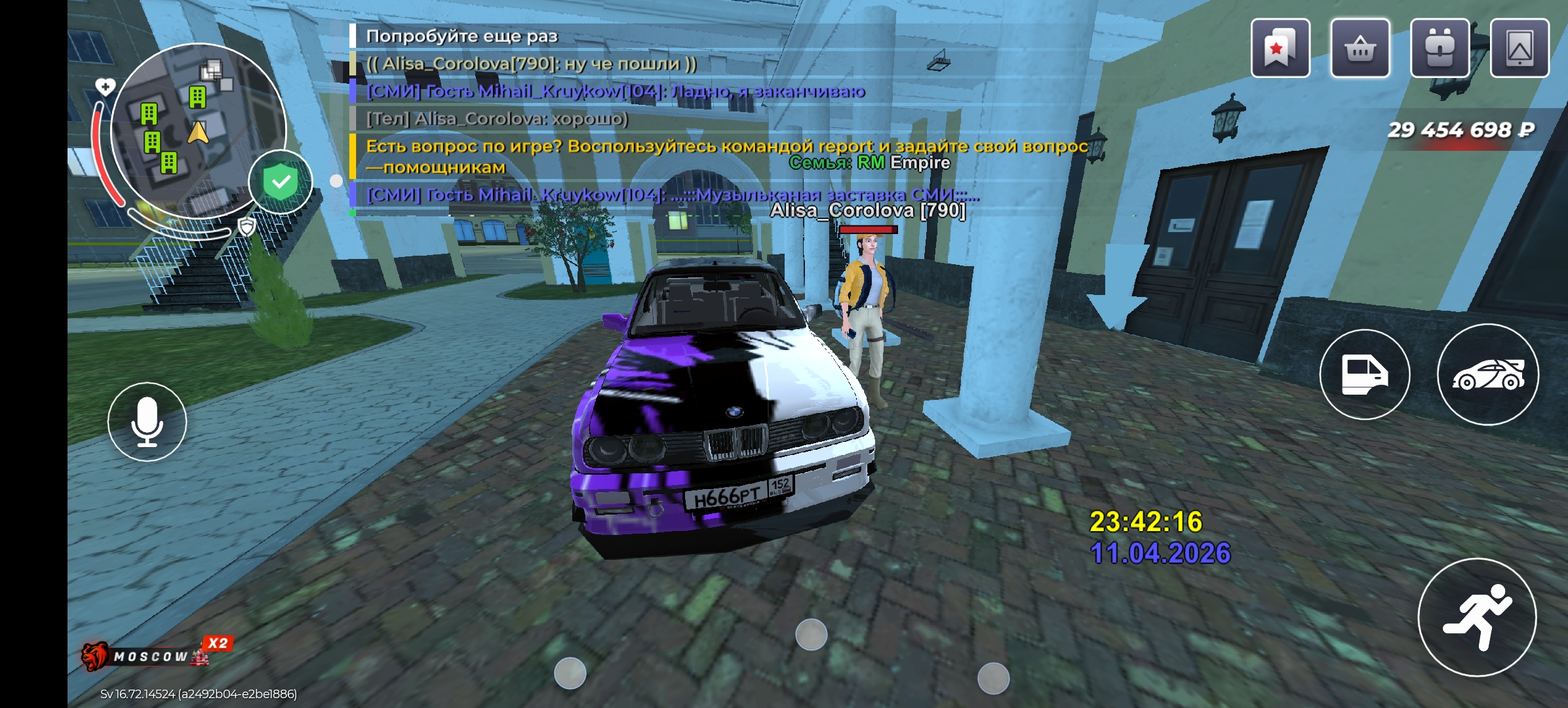Tap the microphone voice chat button

(147, 422)
